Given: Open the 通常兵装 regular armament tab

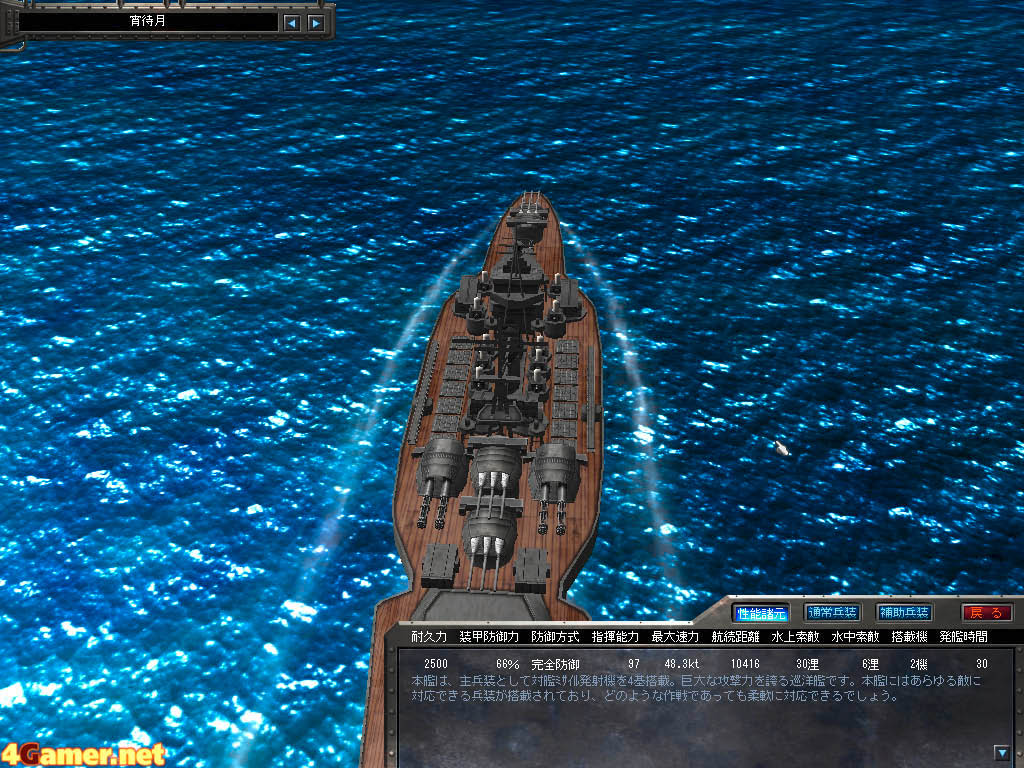Looking at the screenshot, I should click(832, 612).
